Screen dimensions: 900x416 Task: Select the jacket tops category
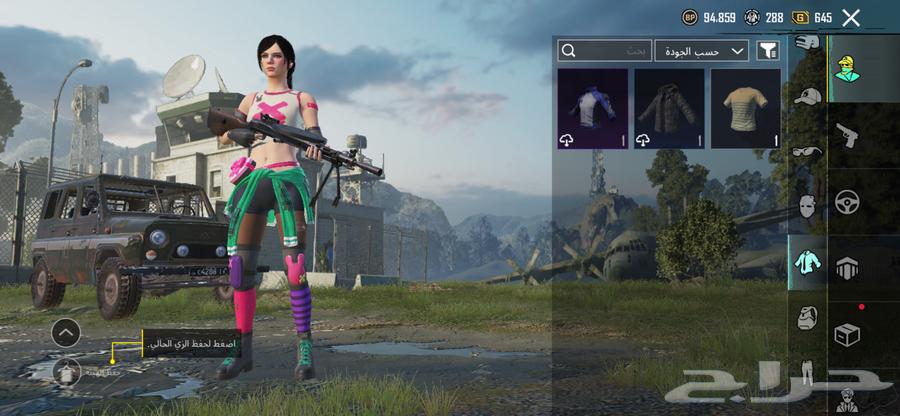tap(806, 263)
